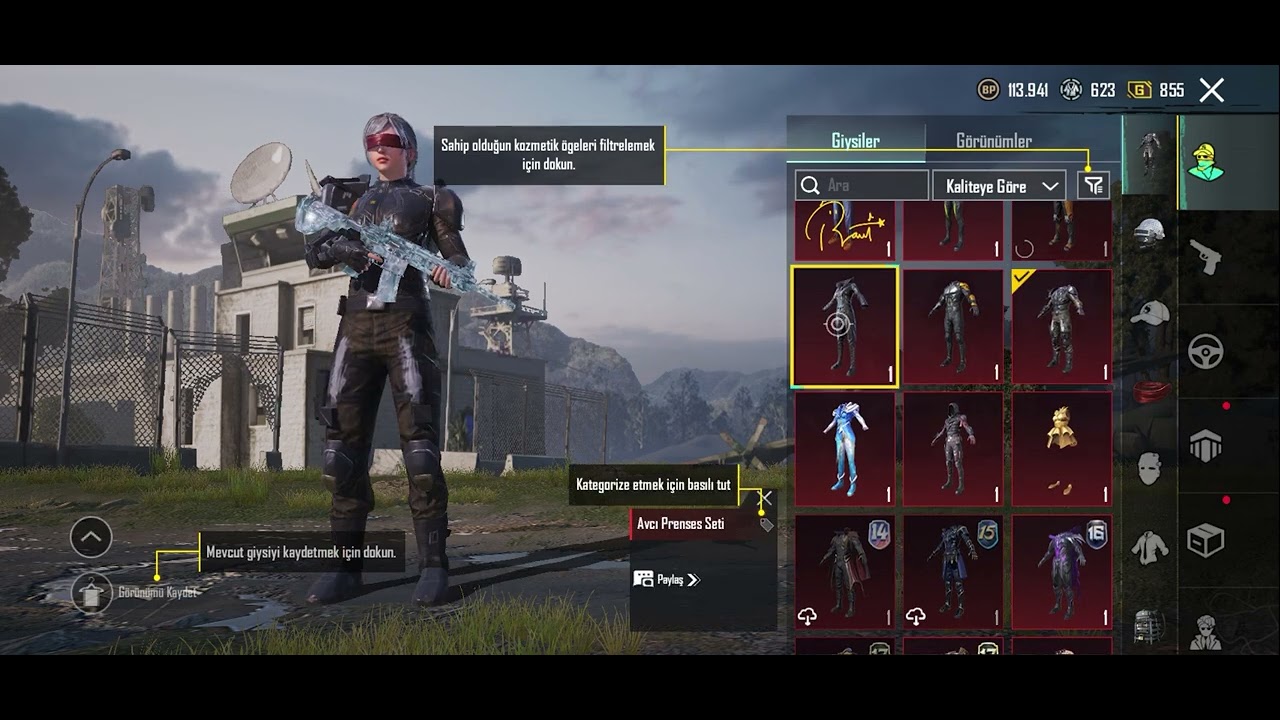Switch to the Görünümler tab

pos(993,141)
